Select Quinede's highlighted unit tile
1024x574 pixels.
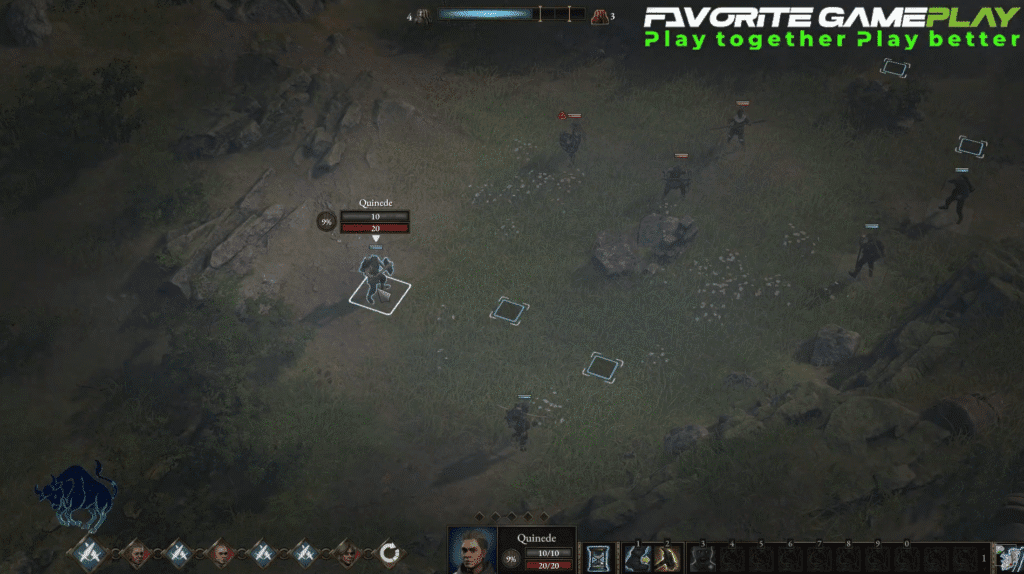(x=379, y=289)
